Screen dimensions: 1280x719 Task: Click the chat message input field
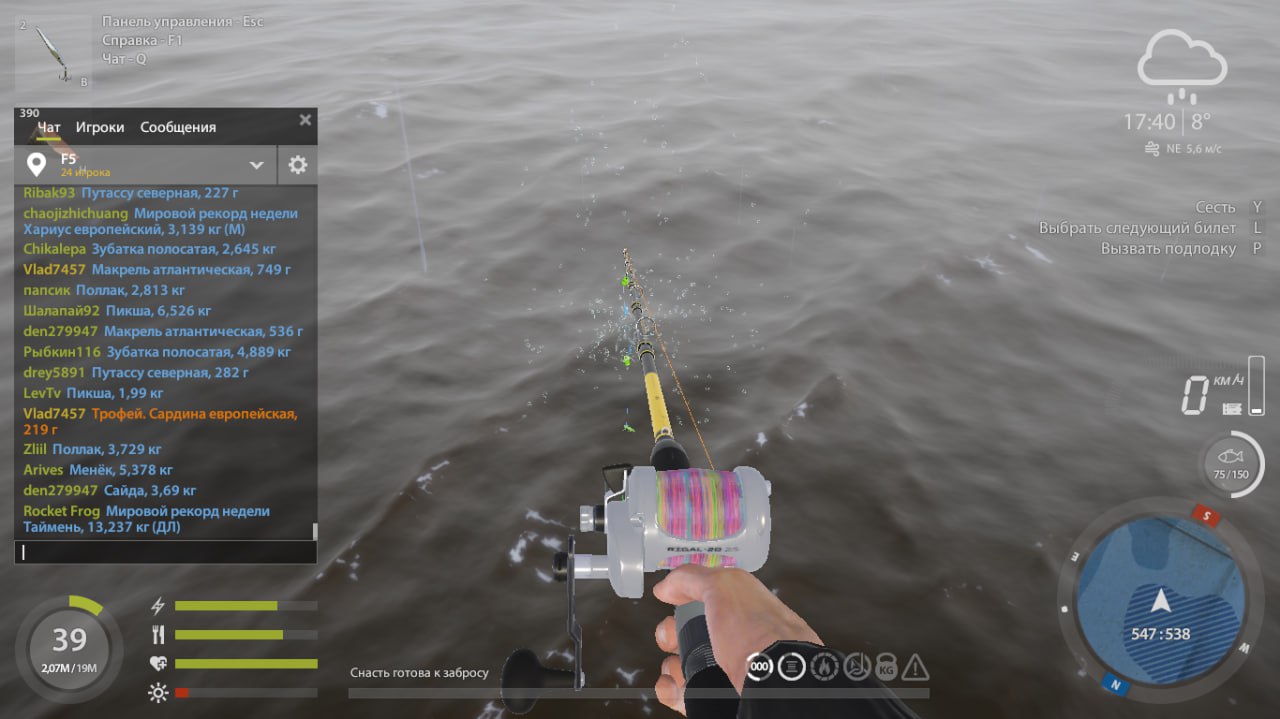coord(165,551)
